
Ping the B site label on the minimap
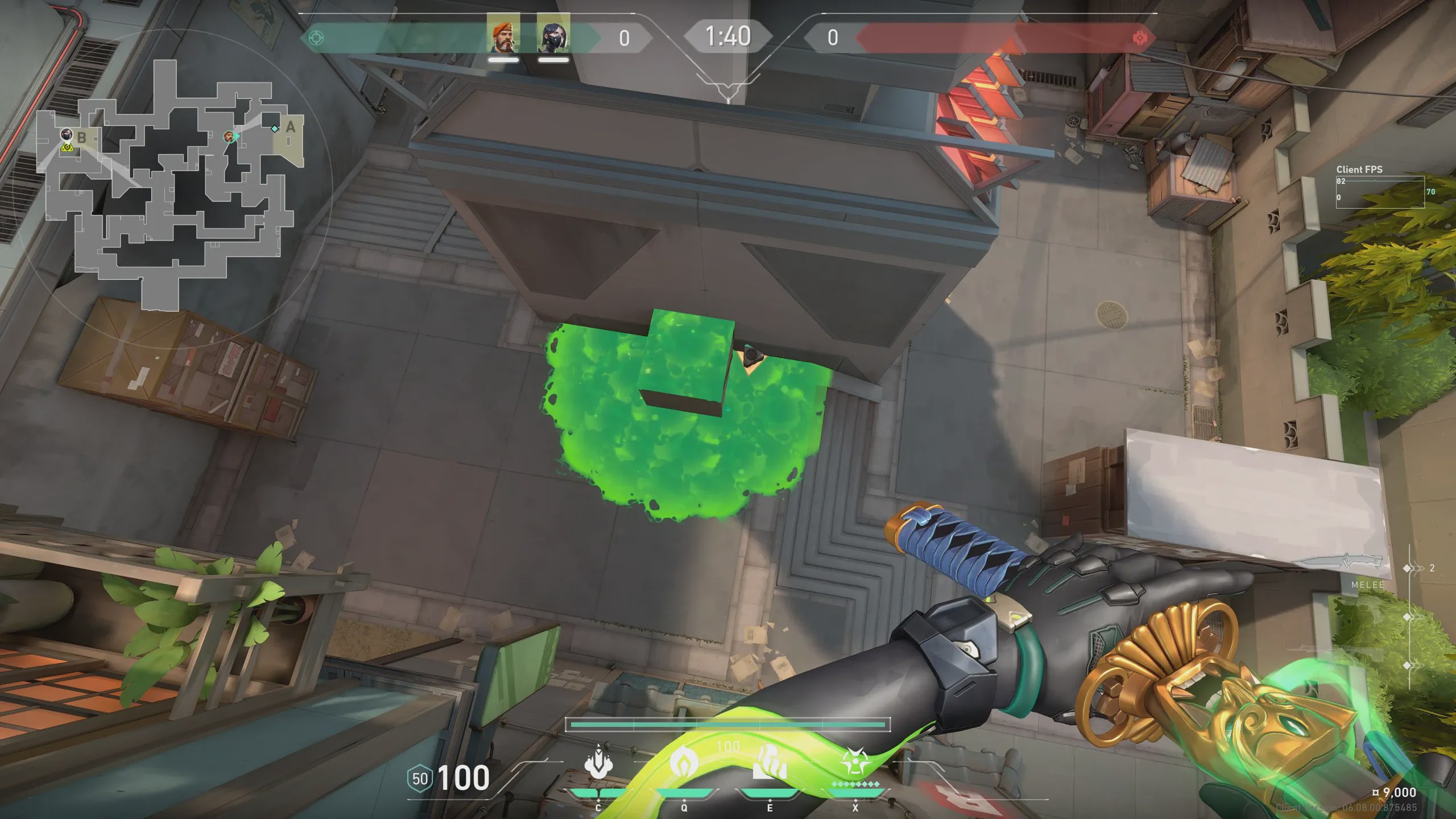click(82, 138)
